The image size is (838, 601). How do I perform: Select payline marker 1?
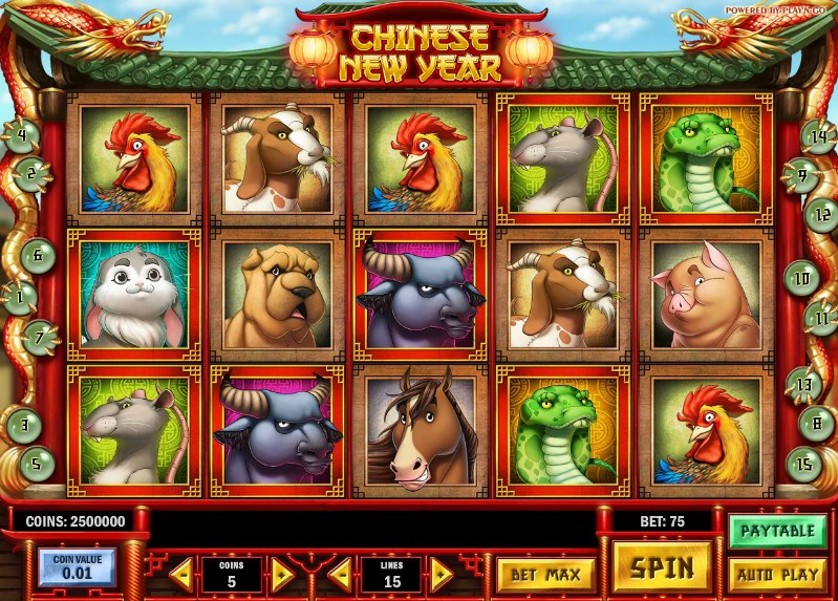(x=19, y=297)
